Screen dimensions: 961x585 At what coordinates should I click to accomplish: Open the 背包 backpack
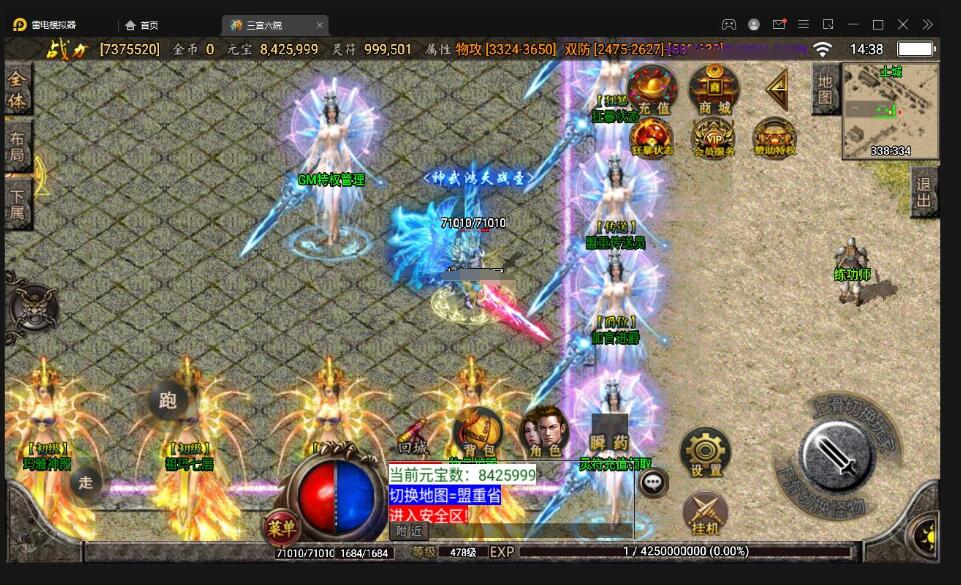pos(477,431)
